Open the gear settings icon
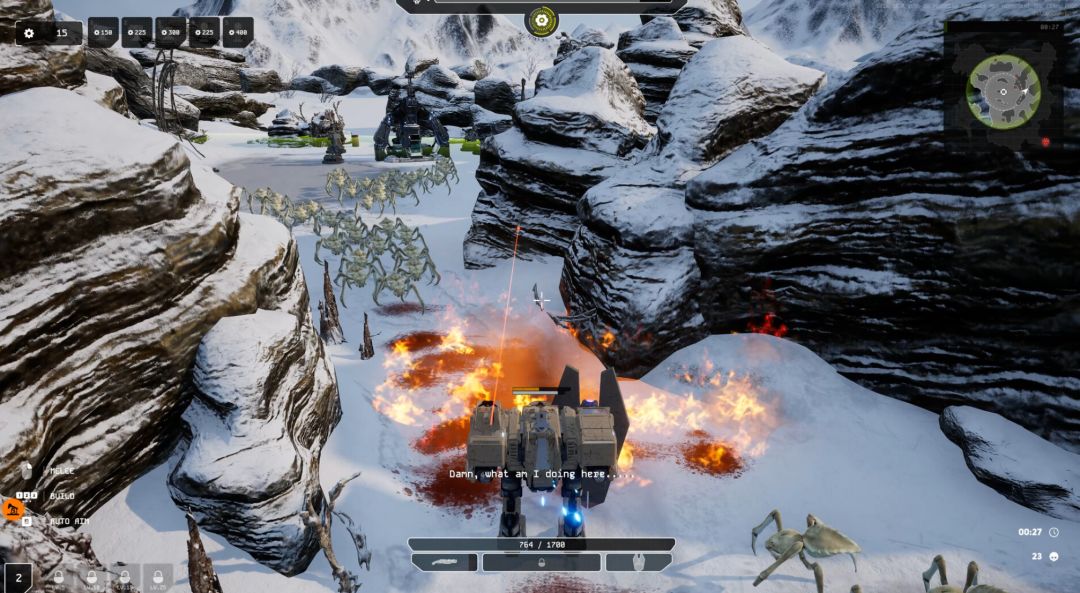The image size is (1080, 593). pos(29,33)
